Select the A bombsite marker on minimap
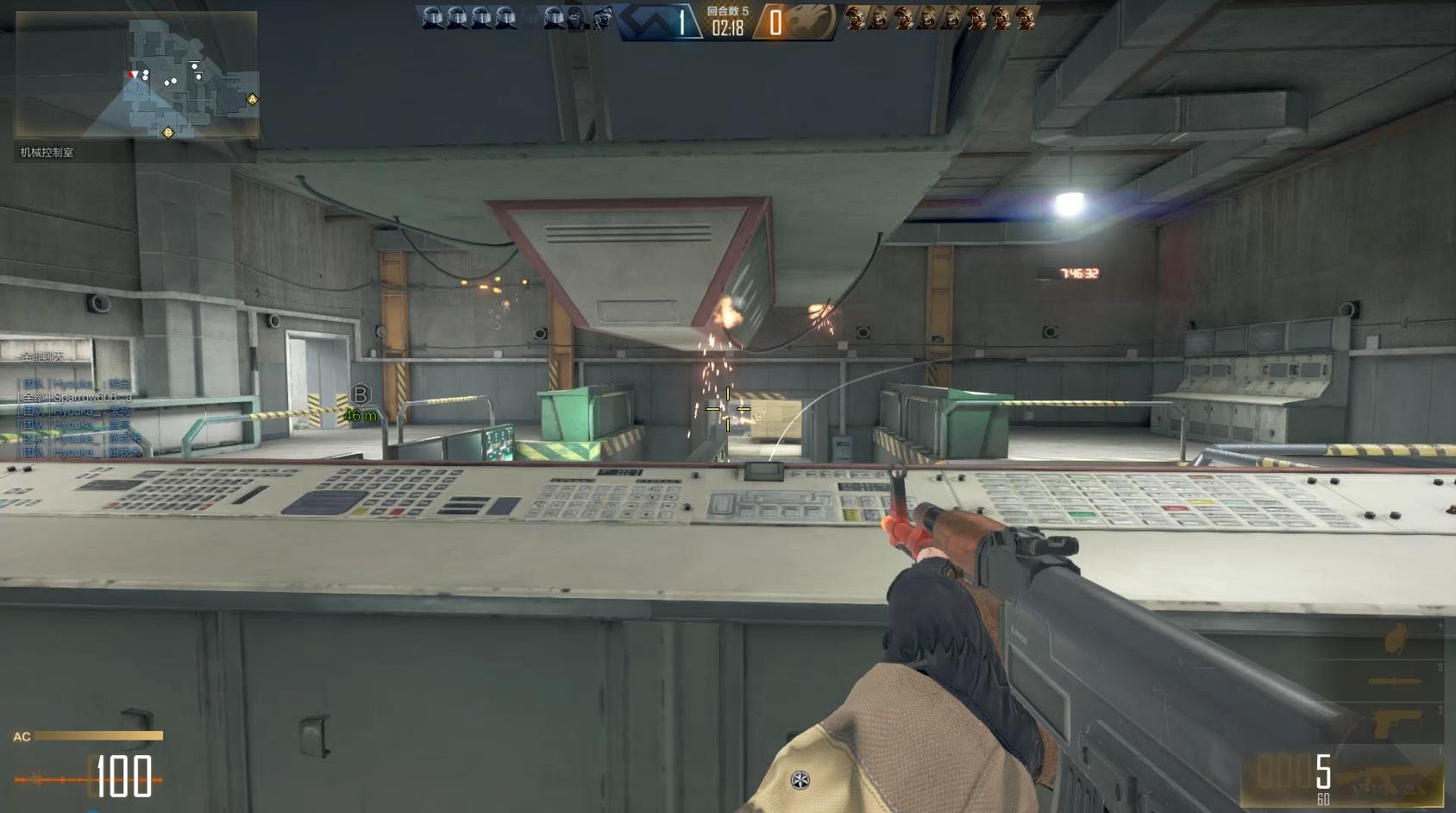The image size is (1456, 813). pos(252,100)
